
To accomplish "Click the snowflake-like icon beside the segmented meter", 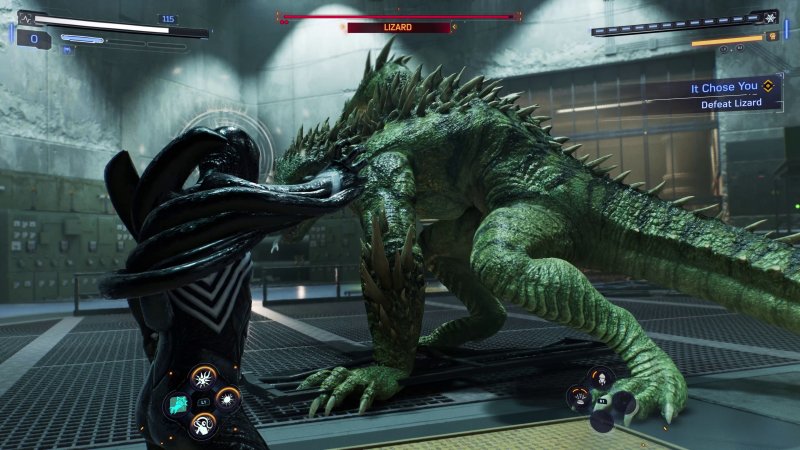I will 770,18.
